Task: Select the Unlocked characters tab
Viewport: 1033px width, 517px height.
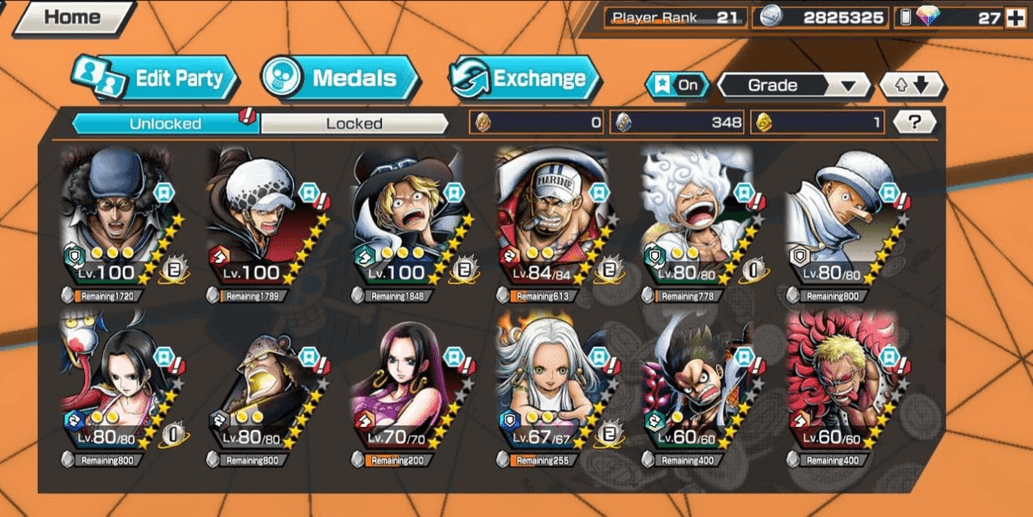Action: tap(165, 123)
